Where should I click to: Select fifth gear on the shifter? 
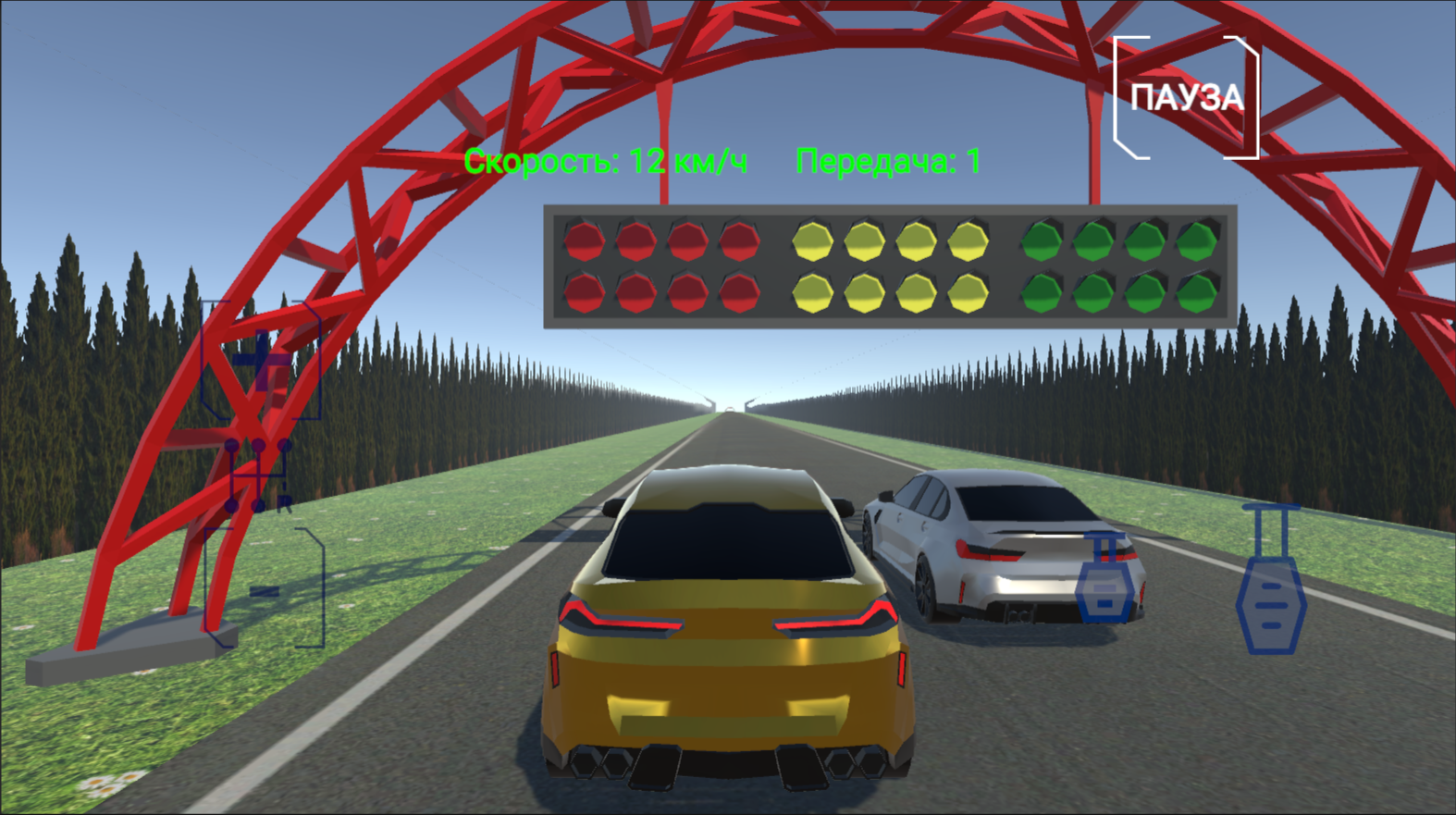pyautogui.click(x=284, y=444)
